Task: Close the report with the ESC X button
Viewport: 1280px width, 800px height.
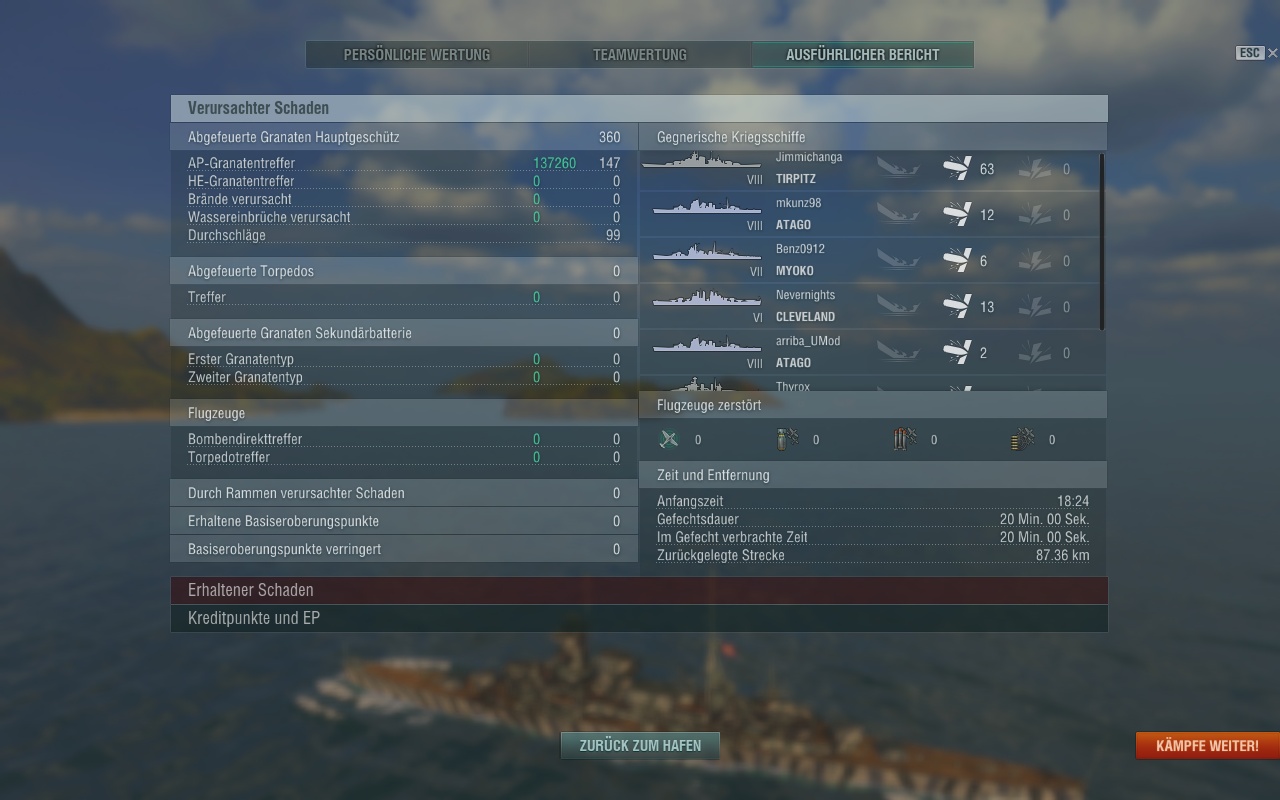Action: pos(1272,53)
